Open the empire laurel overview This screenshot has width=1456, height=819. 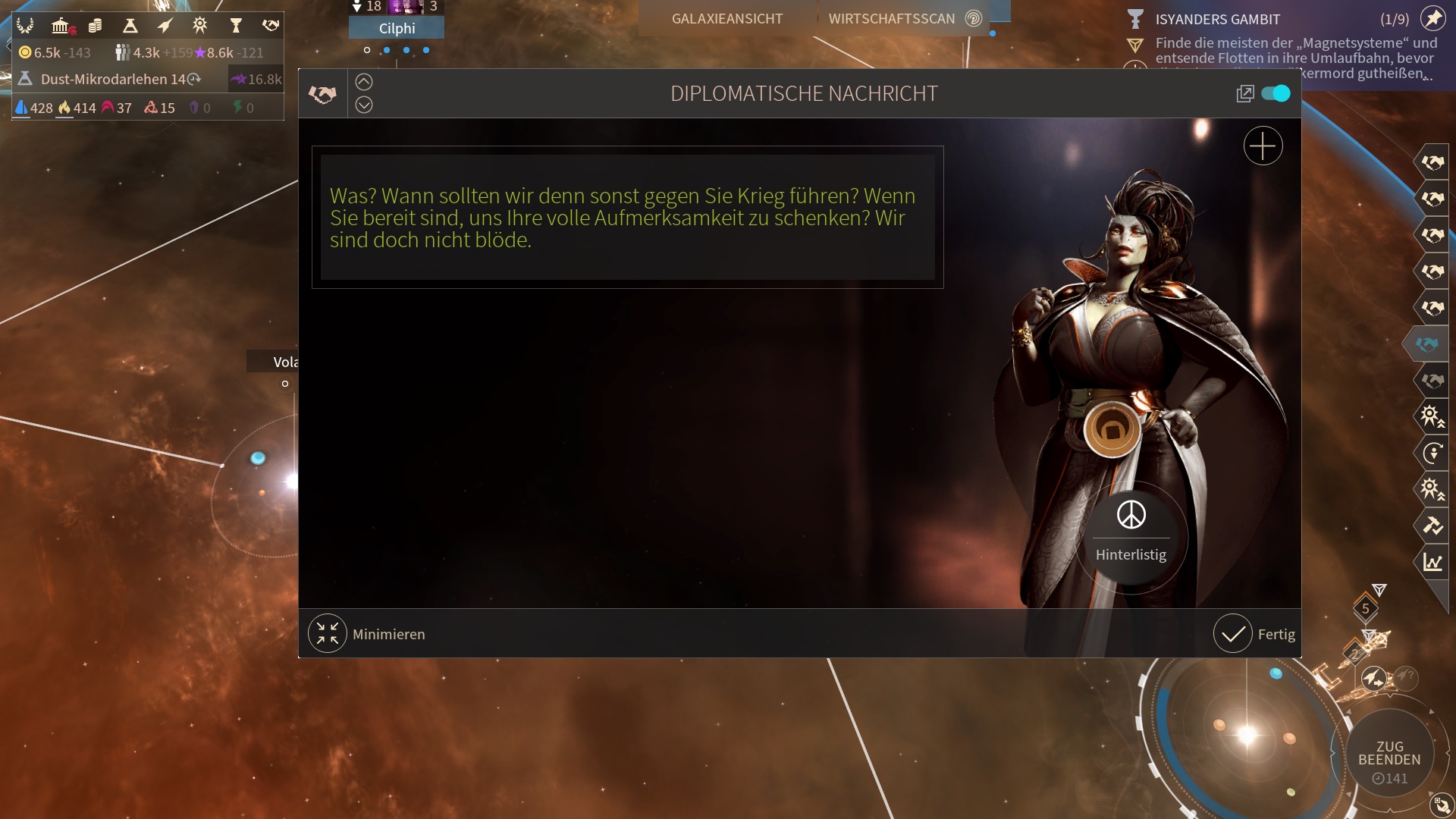coord(25,27)
